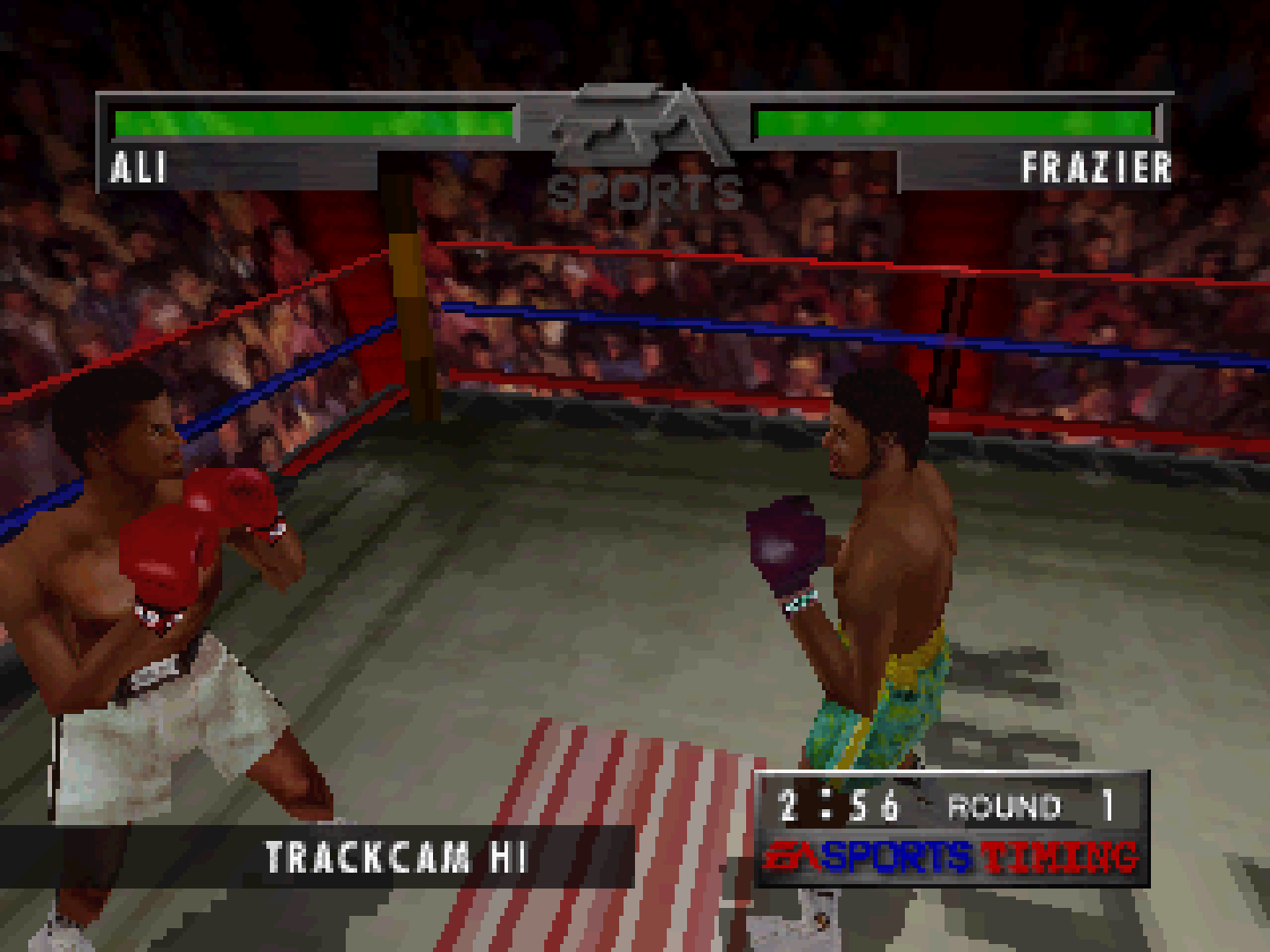Click the 2:56 round timer
This screenshot has width=1270, height=952.
coord(838,802)
